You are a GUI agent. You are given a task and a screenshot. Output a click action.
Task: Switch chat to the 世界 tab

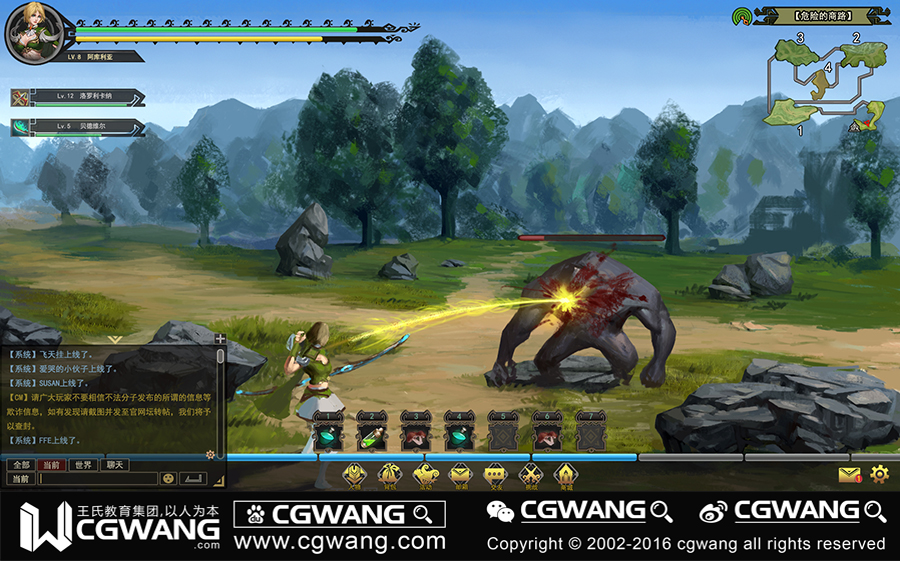(x=83, y=465)
